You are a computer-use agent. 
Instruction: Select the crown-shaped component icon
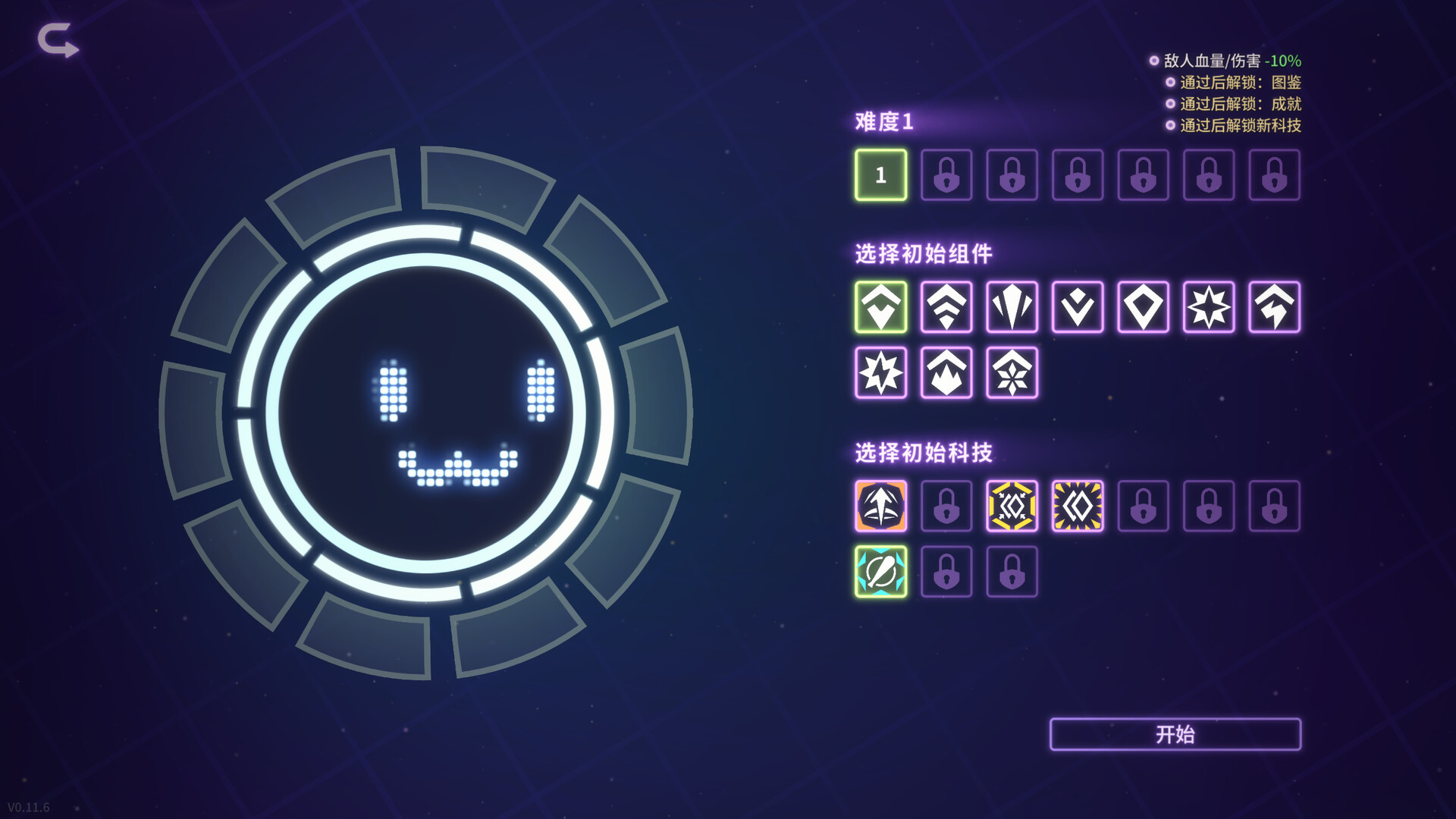tap(946, 375)
